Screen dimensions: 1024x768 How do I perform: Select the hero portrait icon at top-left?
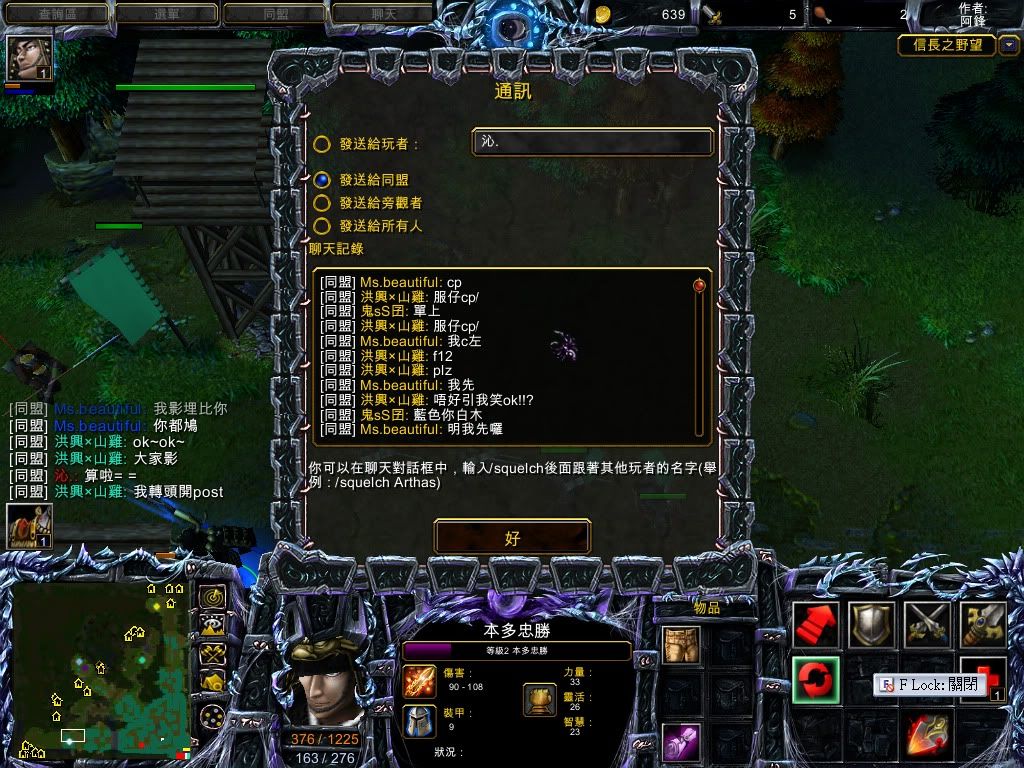(29, 59)
